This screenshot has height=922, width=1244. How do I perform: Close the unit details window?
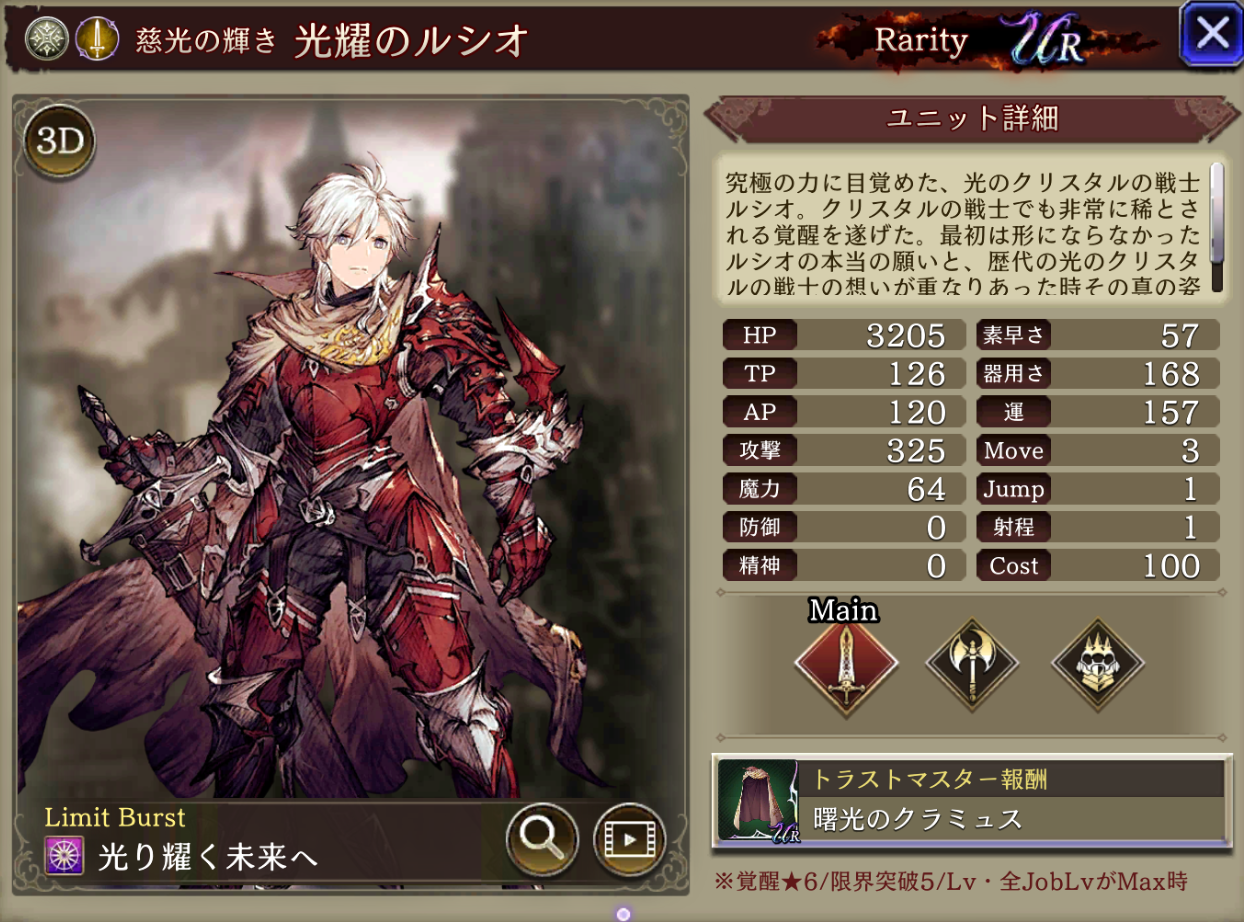pyautogui.click(x=1211, y=34)
